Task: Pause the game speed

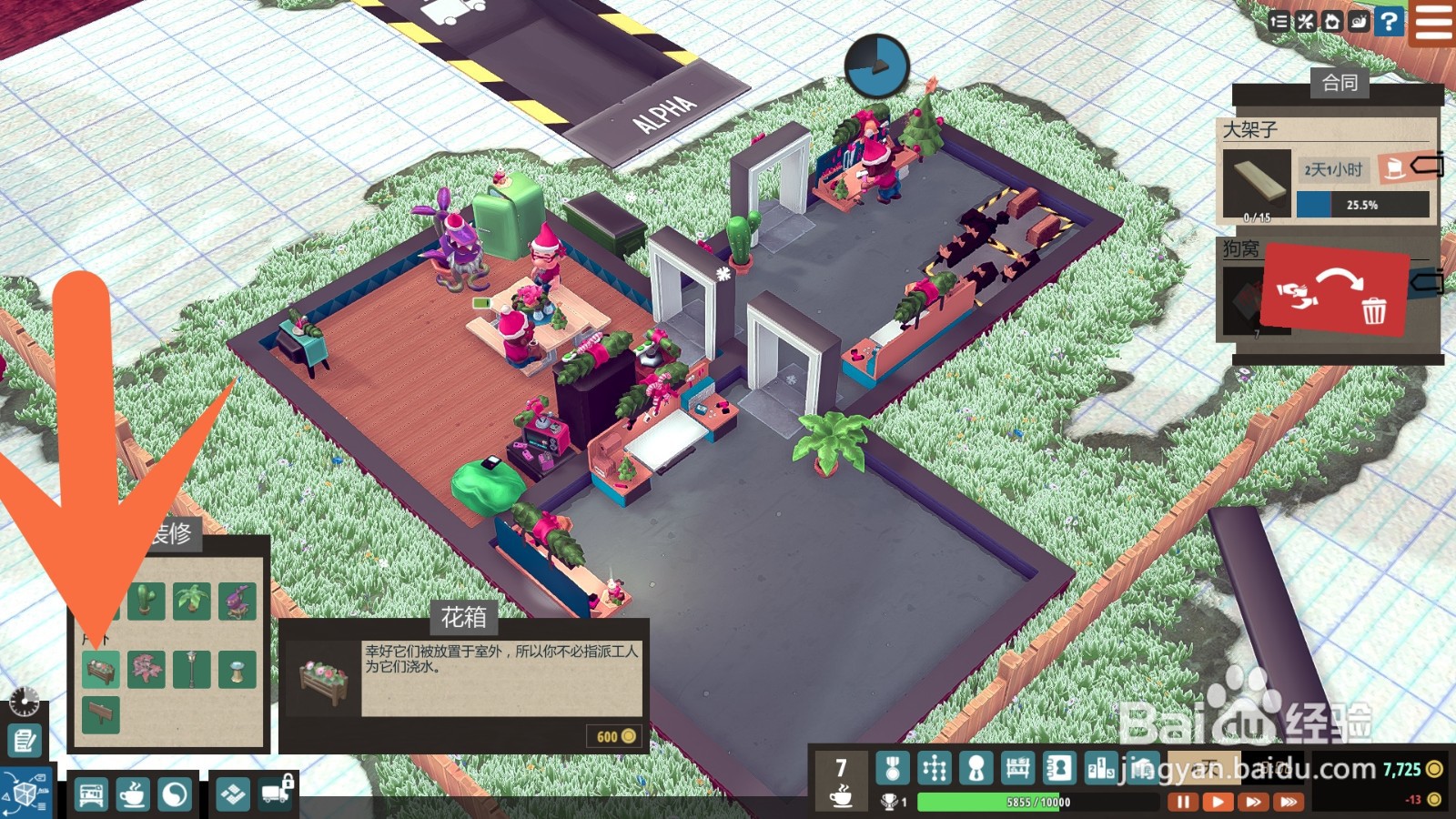Action: [1182, 802]
